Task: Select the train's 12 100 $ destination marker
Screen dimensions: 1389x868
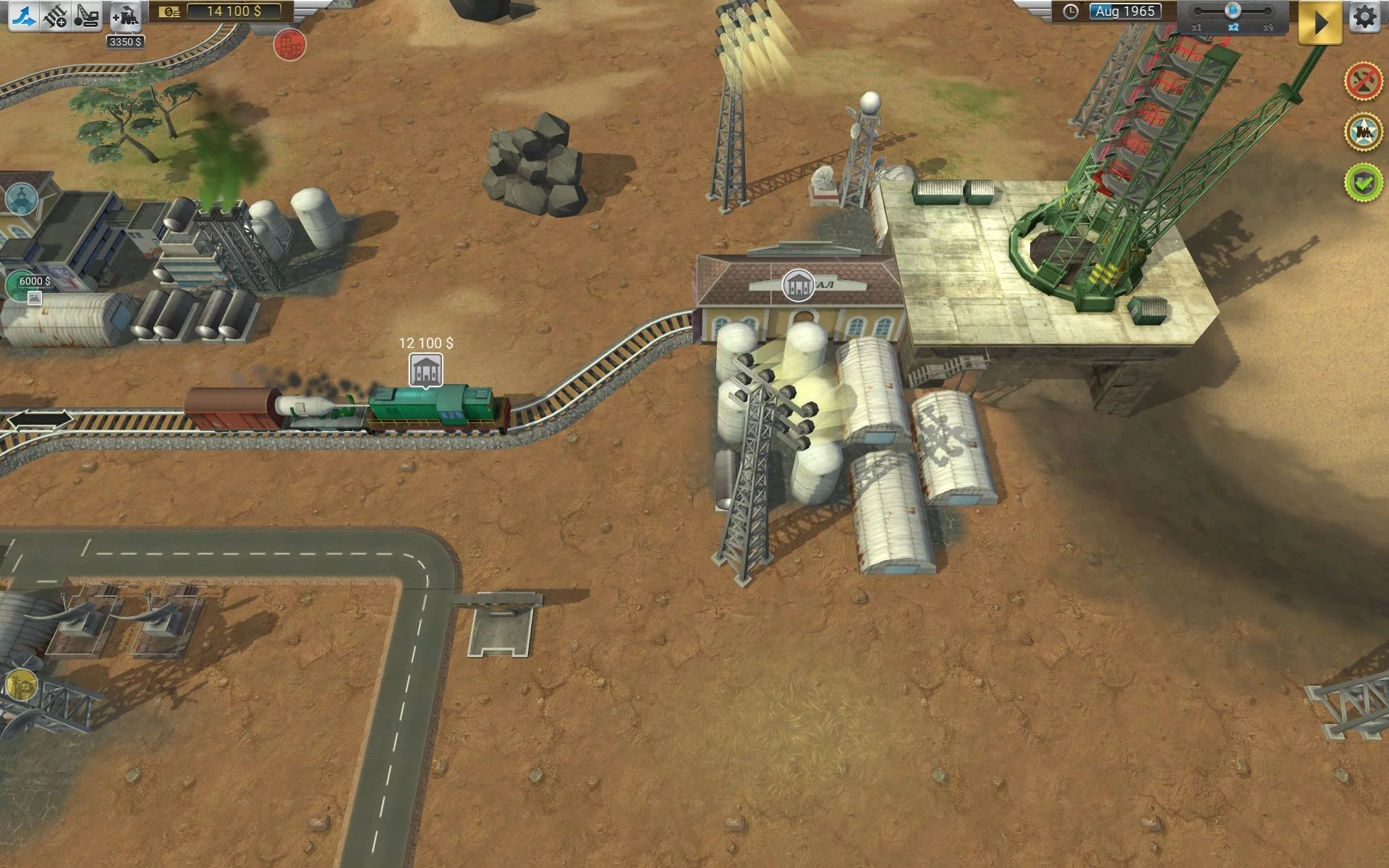Action: (x=426, y=370)
